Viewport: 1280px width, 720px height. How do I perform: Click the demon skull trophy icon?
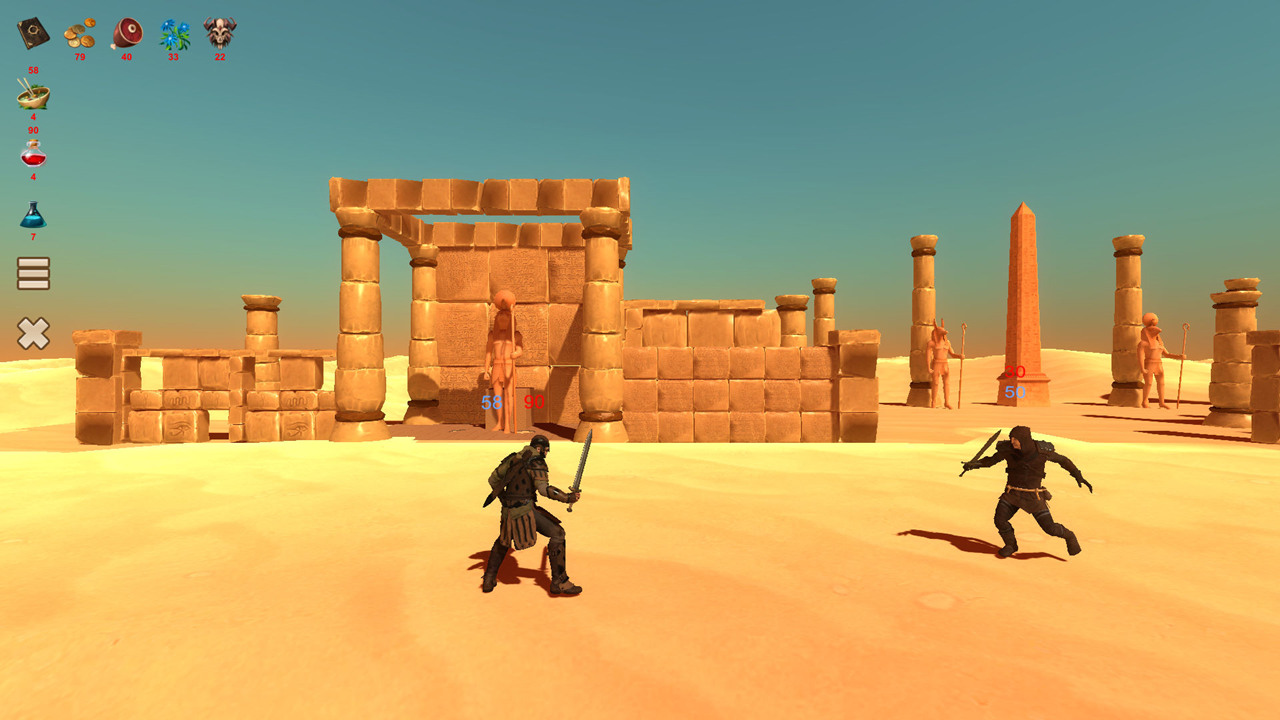[x=217, y=33]
